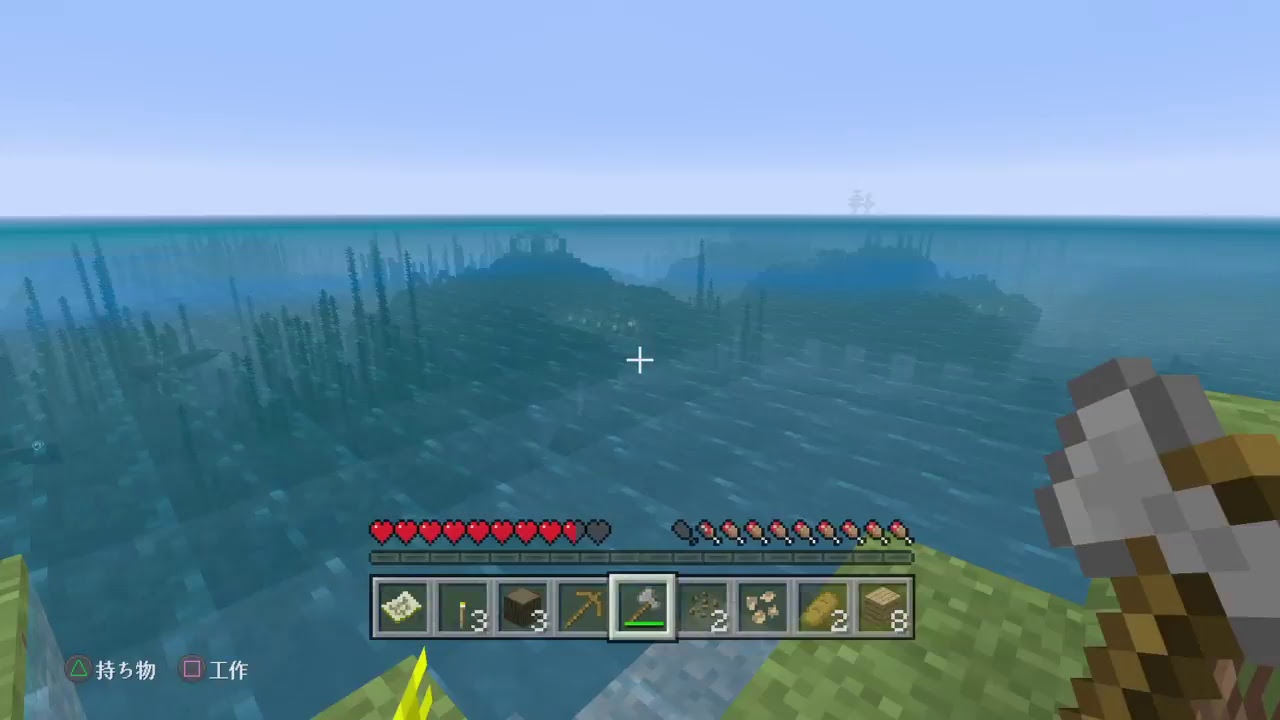Screen dimensions: 1280x720
Task: Select the stone axe in the highlighted slot
Action: point(642,603)
